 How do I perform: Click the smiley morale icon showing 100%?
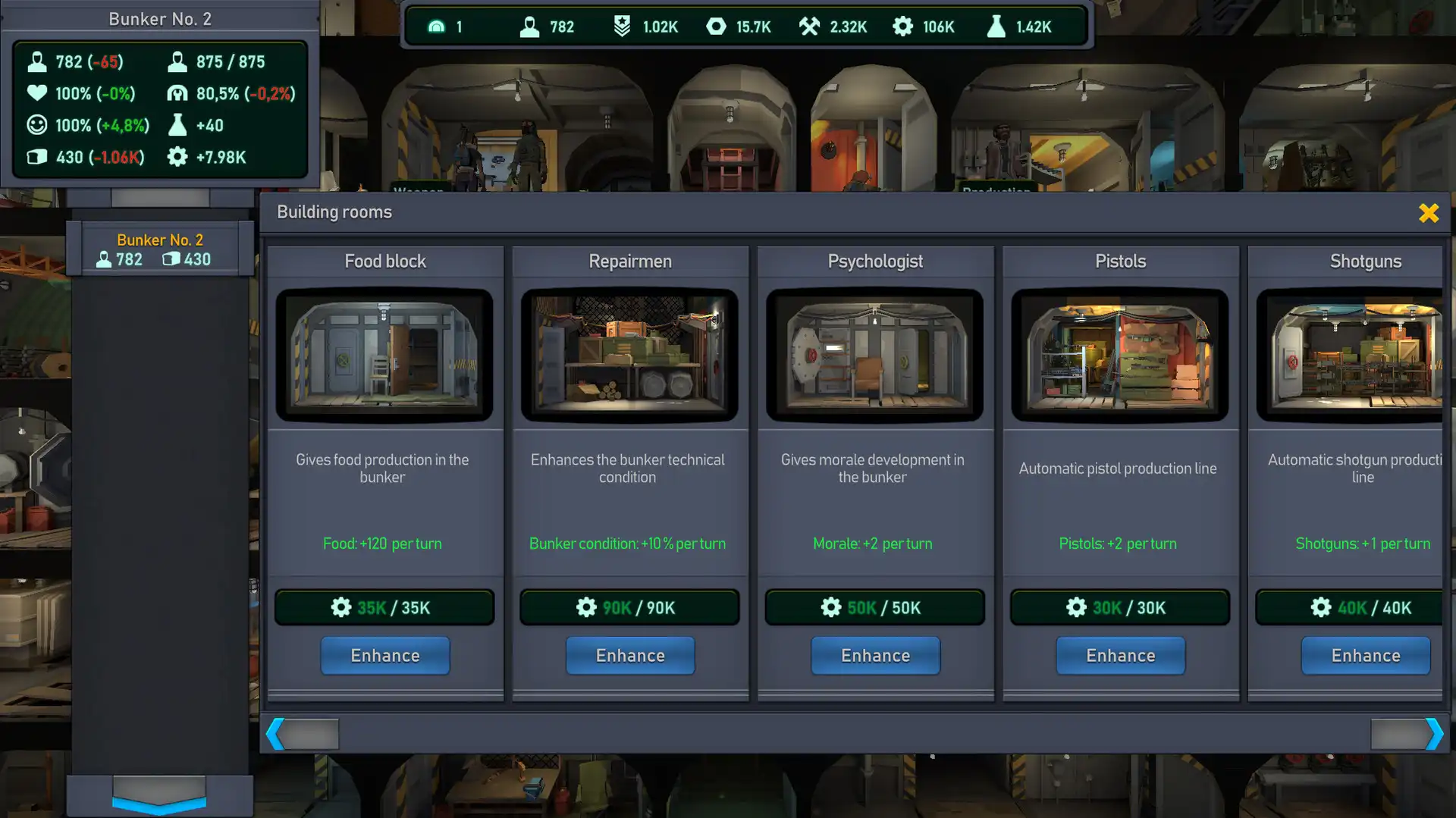click(x=36, y=125)
